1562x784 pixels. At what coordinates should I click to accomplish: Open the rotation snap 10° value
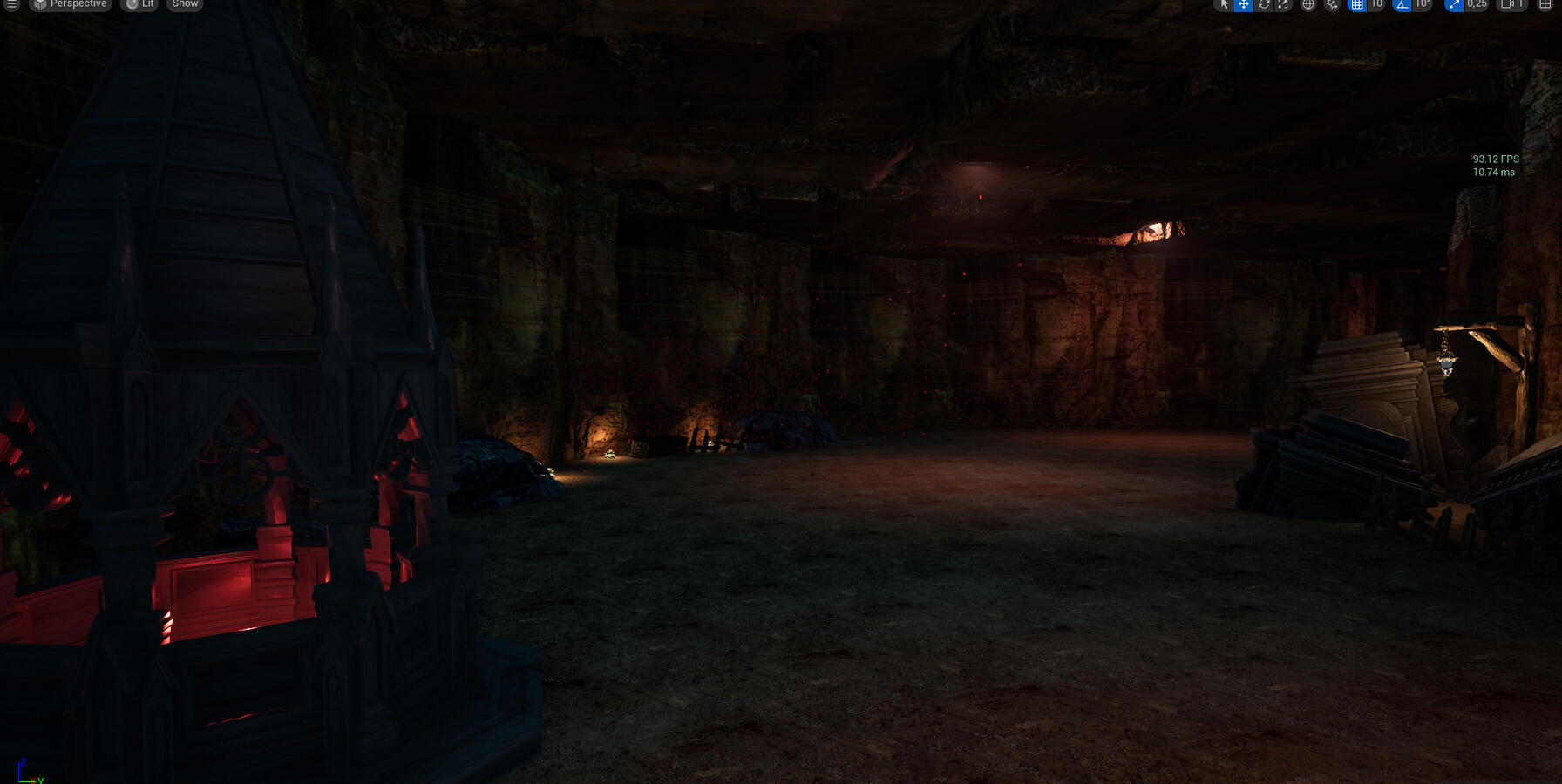coord(1422,4)
